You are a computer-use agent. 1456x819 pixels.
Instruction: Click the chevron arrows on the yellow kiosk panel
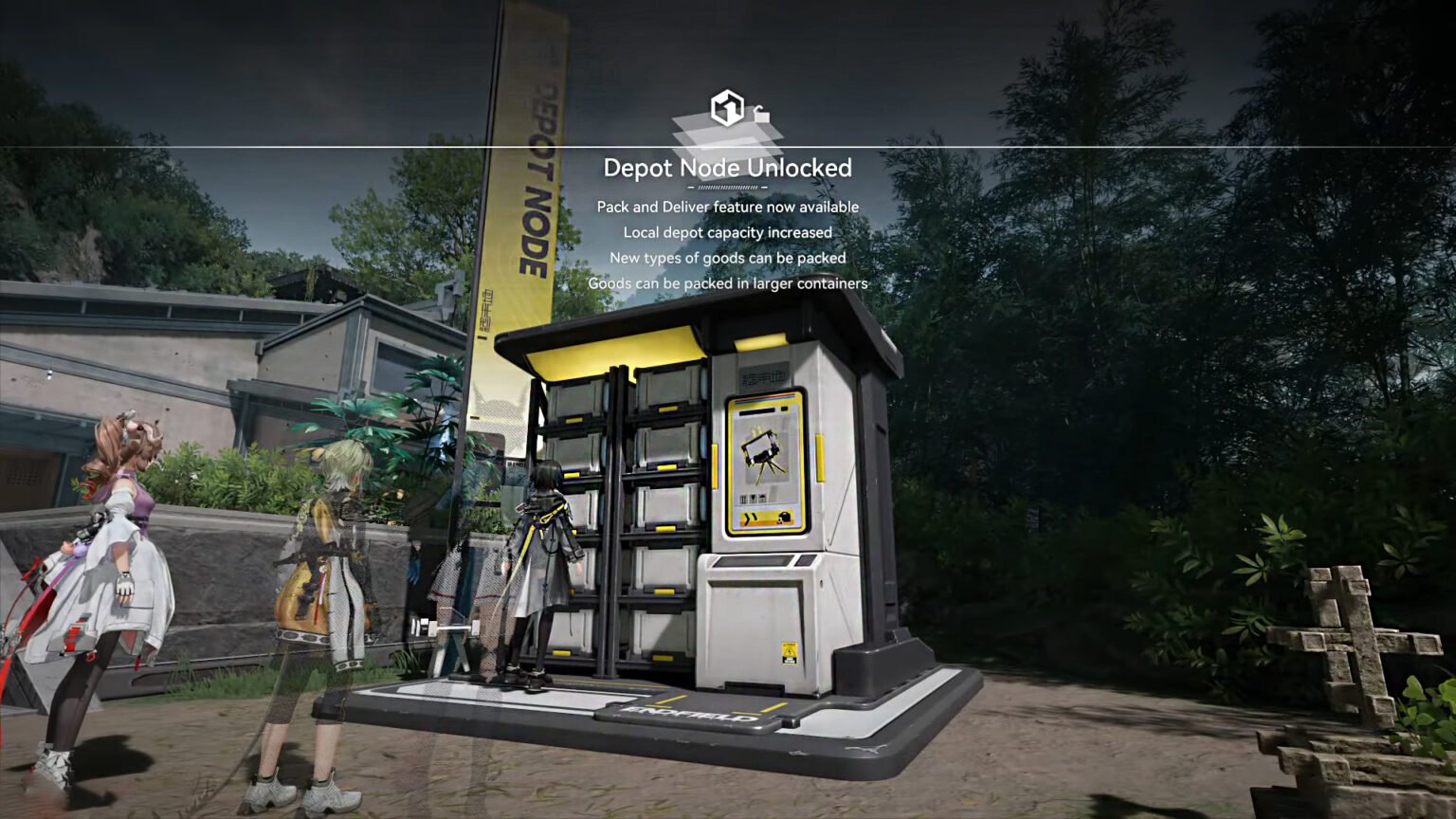tap(751, 517)
